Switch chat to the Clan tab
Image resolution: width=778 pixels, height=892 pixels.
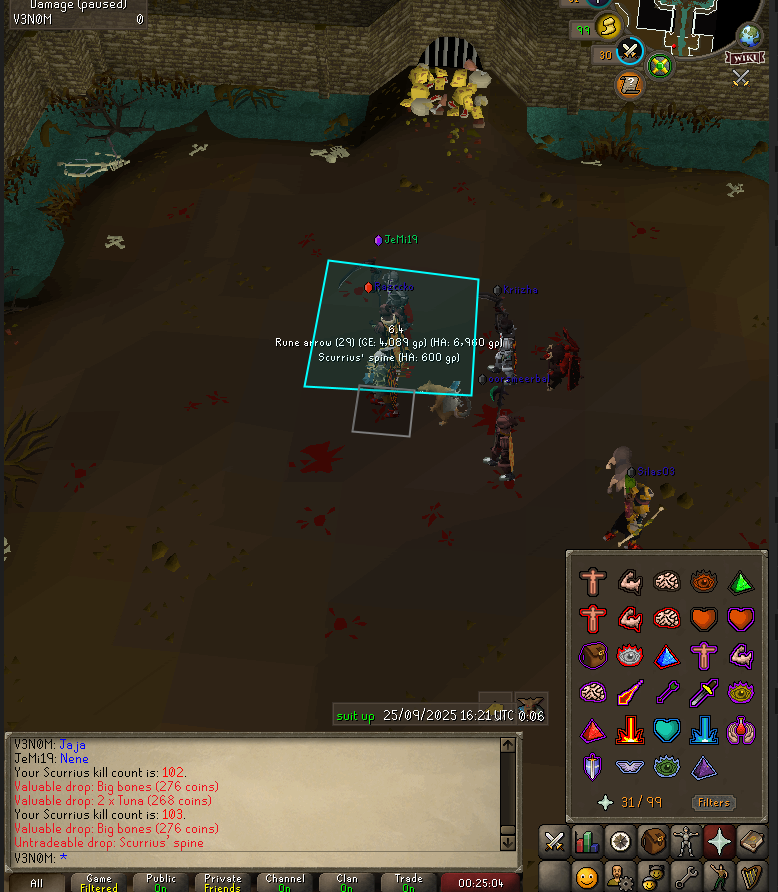tap(347, 882)
